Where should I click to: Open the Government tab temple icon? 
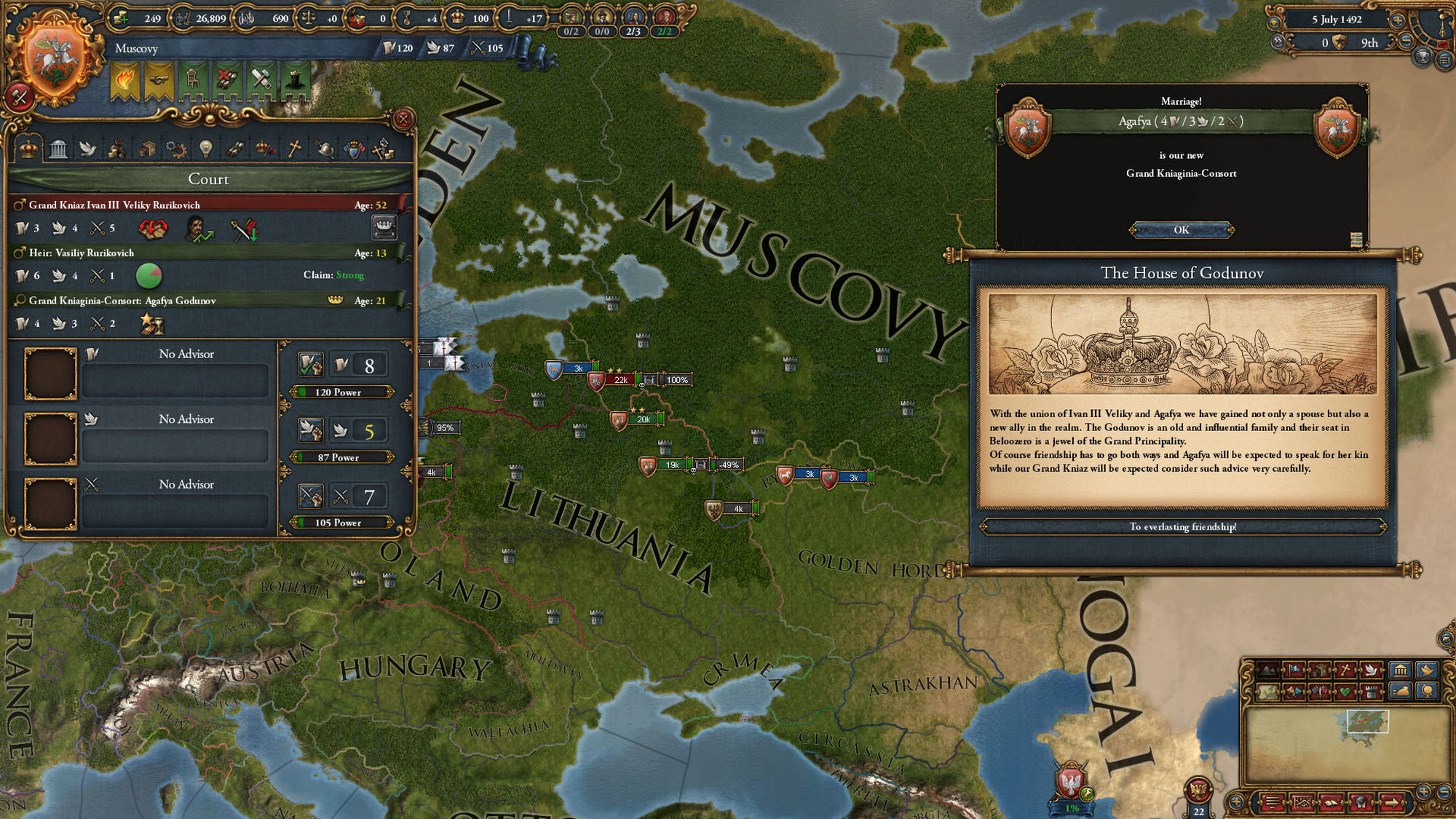[58, 148]
